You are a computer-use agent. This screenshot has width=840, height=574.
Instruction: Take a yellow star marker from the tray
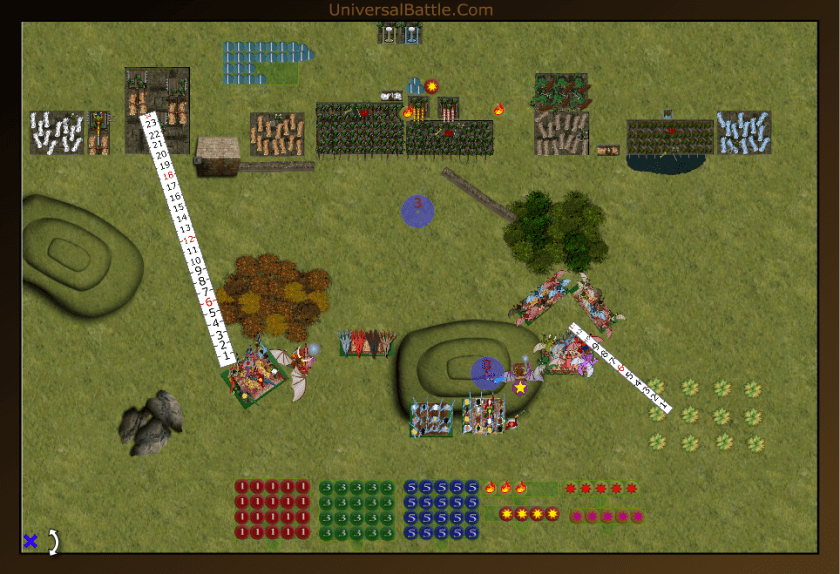[506, 514]
